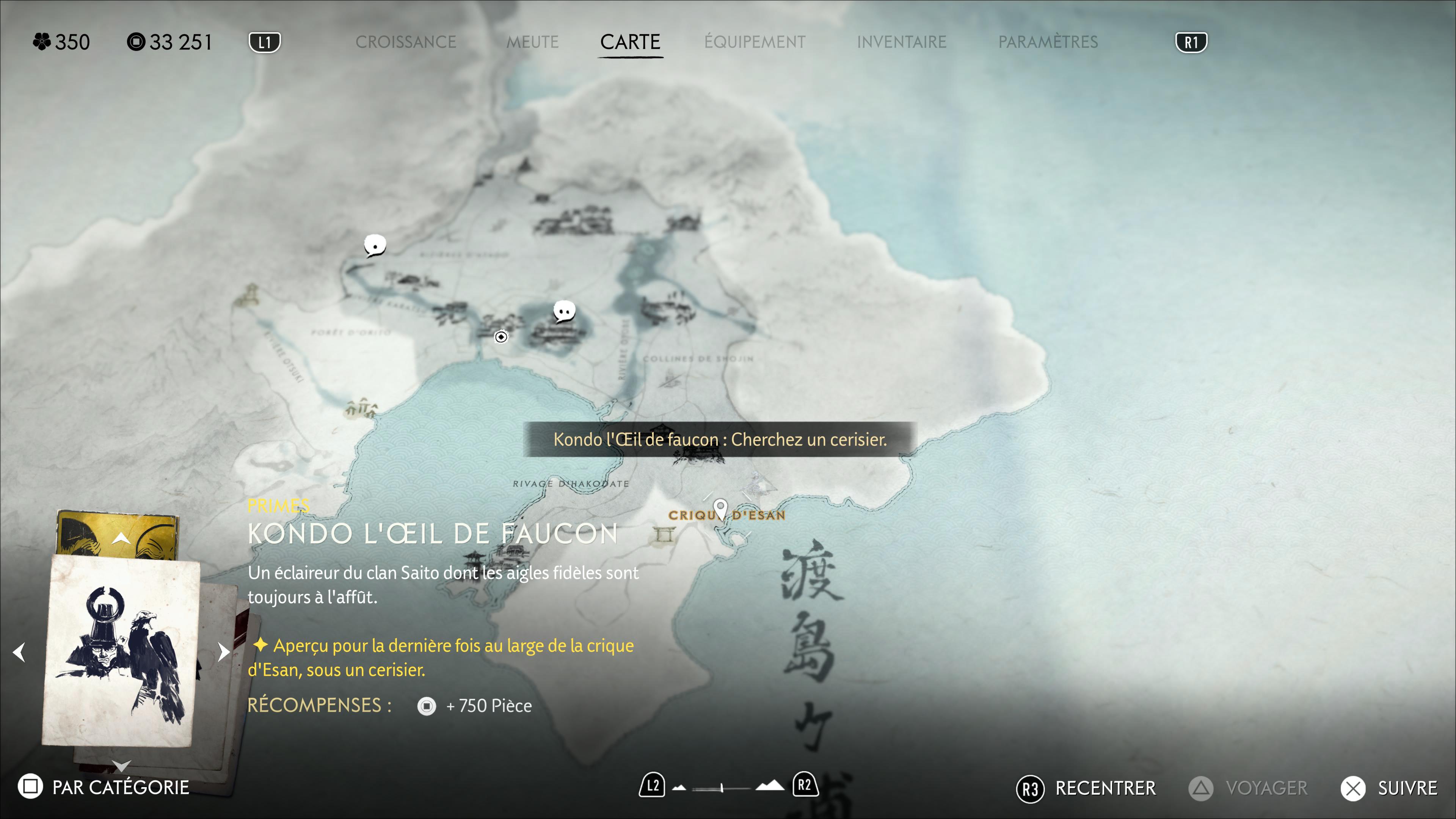1456x819 pixels.
Task: Switch to the Croissance tab
Action: tap(405, 42)
